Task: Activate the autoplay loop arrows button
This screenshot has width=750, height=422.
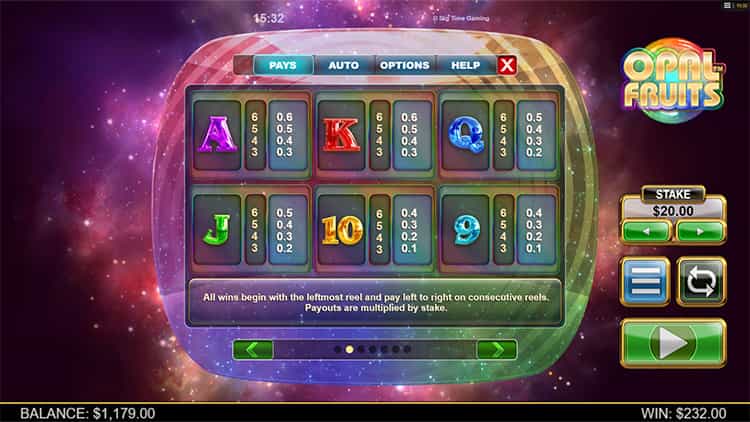Action: [701, 282]
